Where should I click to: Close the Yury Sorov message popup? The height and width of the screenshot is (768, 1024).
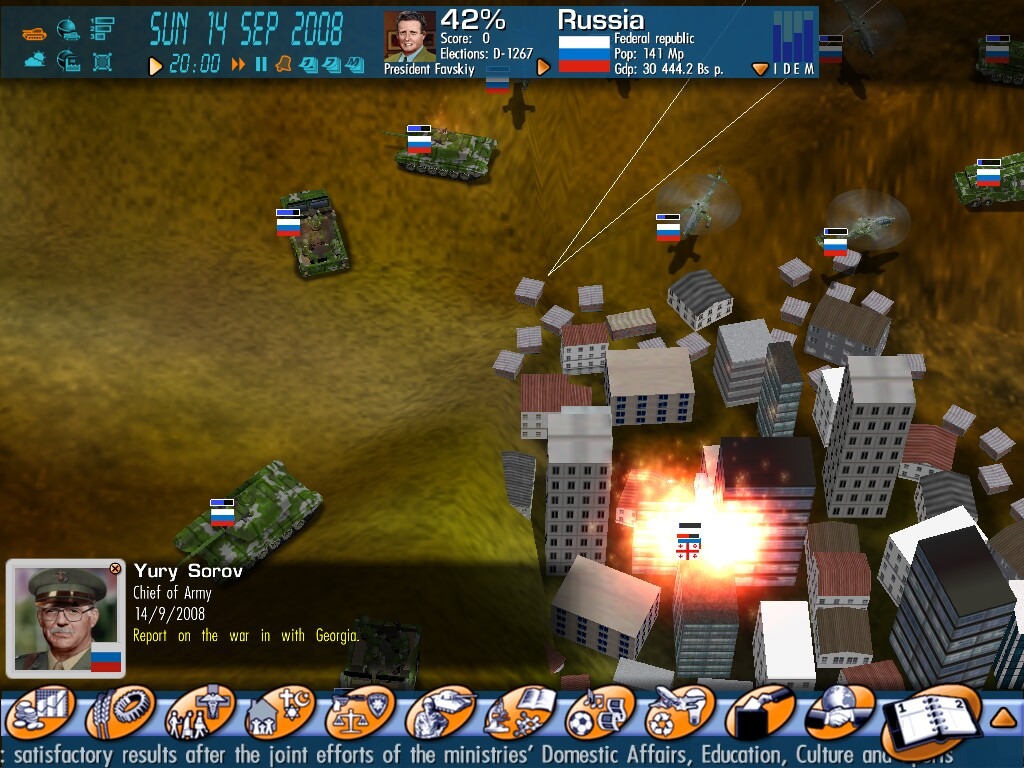tap(115, 569)
